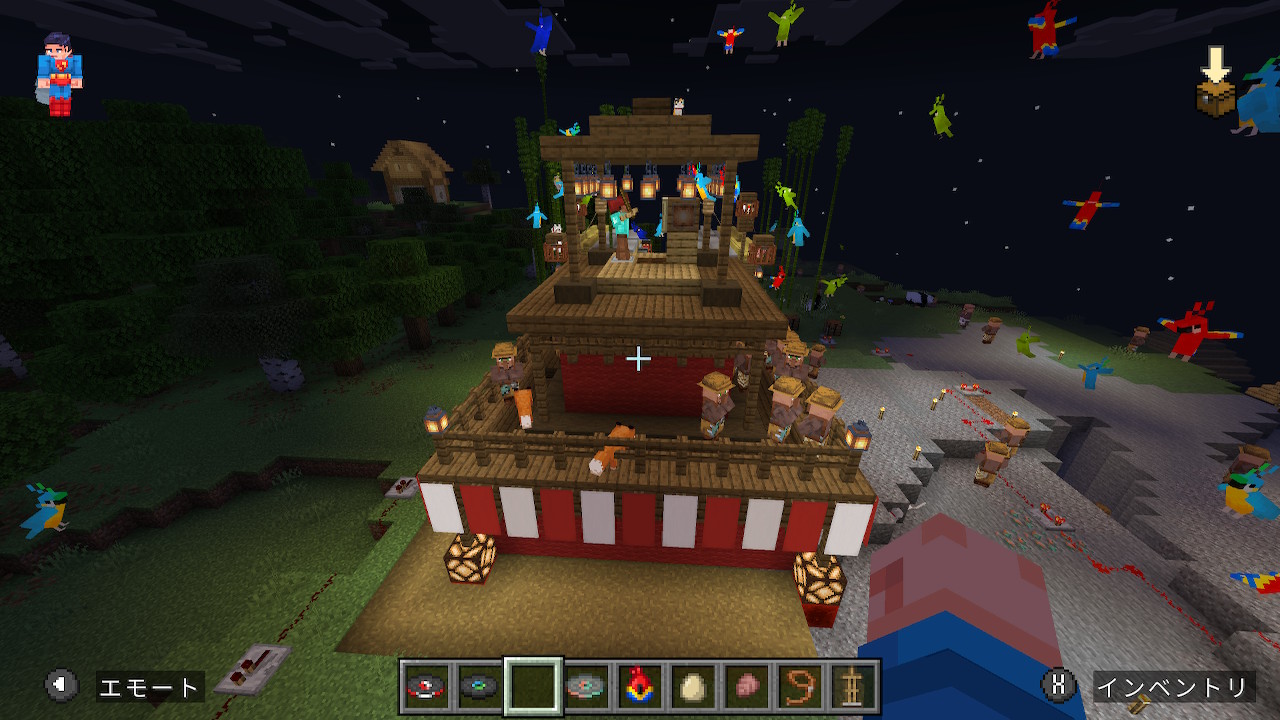Click the player character paper doll
Image resolution: width=1280 pixels, height=720 pixels.
[59, 74]
